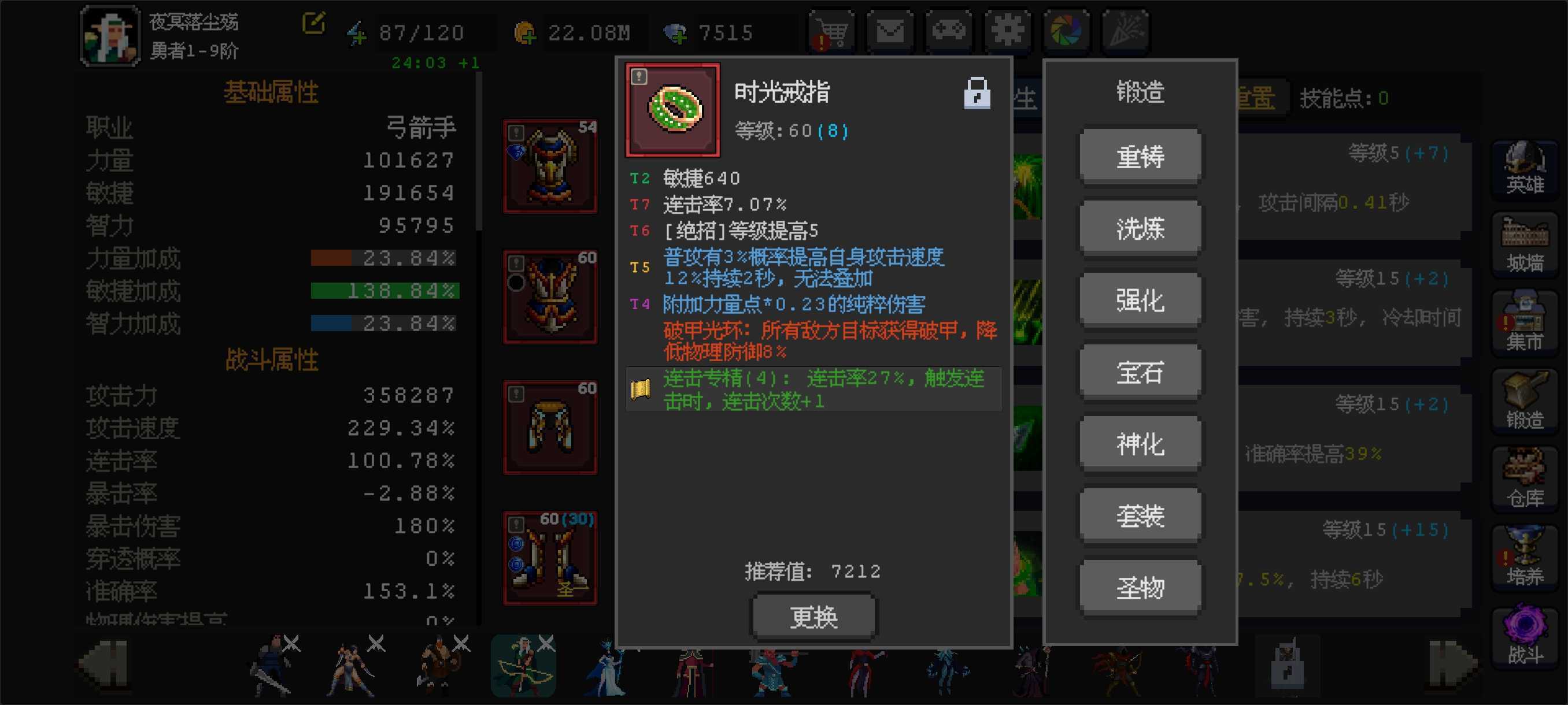Open the gamepad minigames icon
The width and height of the screenshot is (1568, 705).
(x=948, y=31)
